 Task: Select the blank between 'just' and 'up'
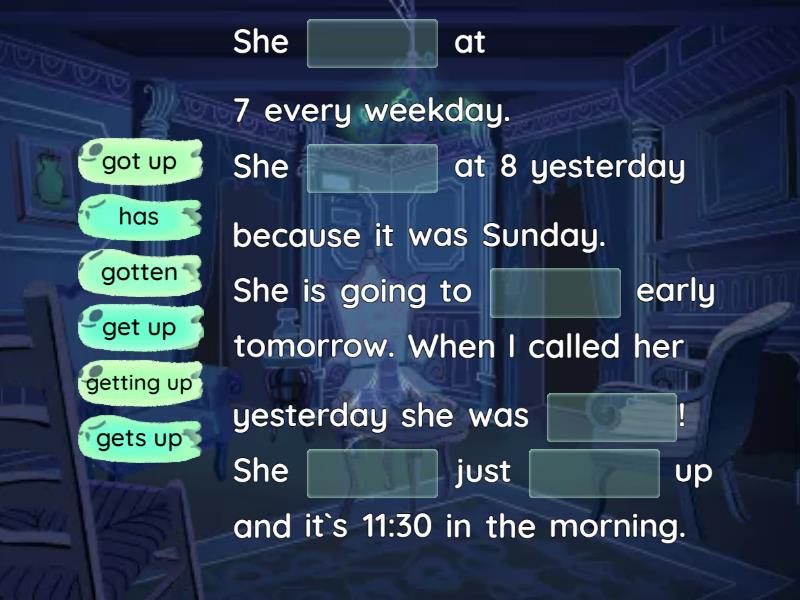pos(594,472)
